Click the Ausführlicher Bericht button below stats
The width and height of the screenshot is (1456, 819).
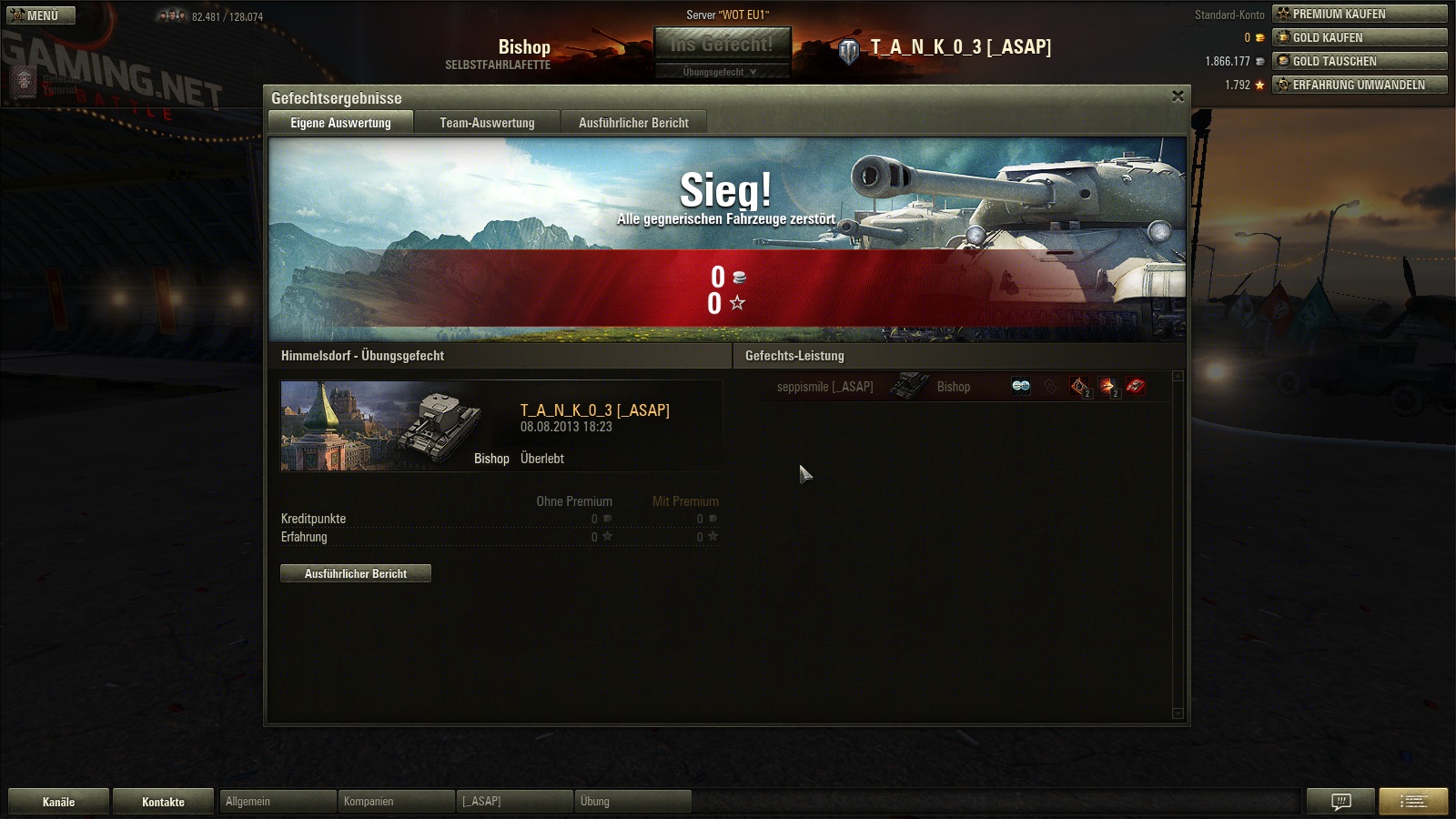[x=356, y=573]
